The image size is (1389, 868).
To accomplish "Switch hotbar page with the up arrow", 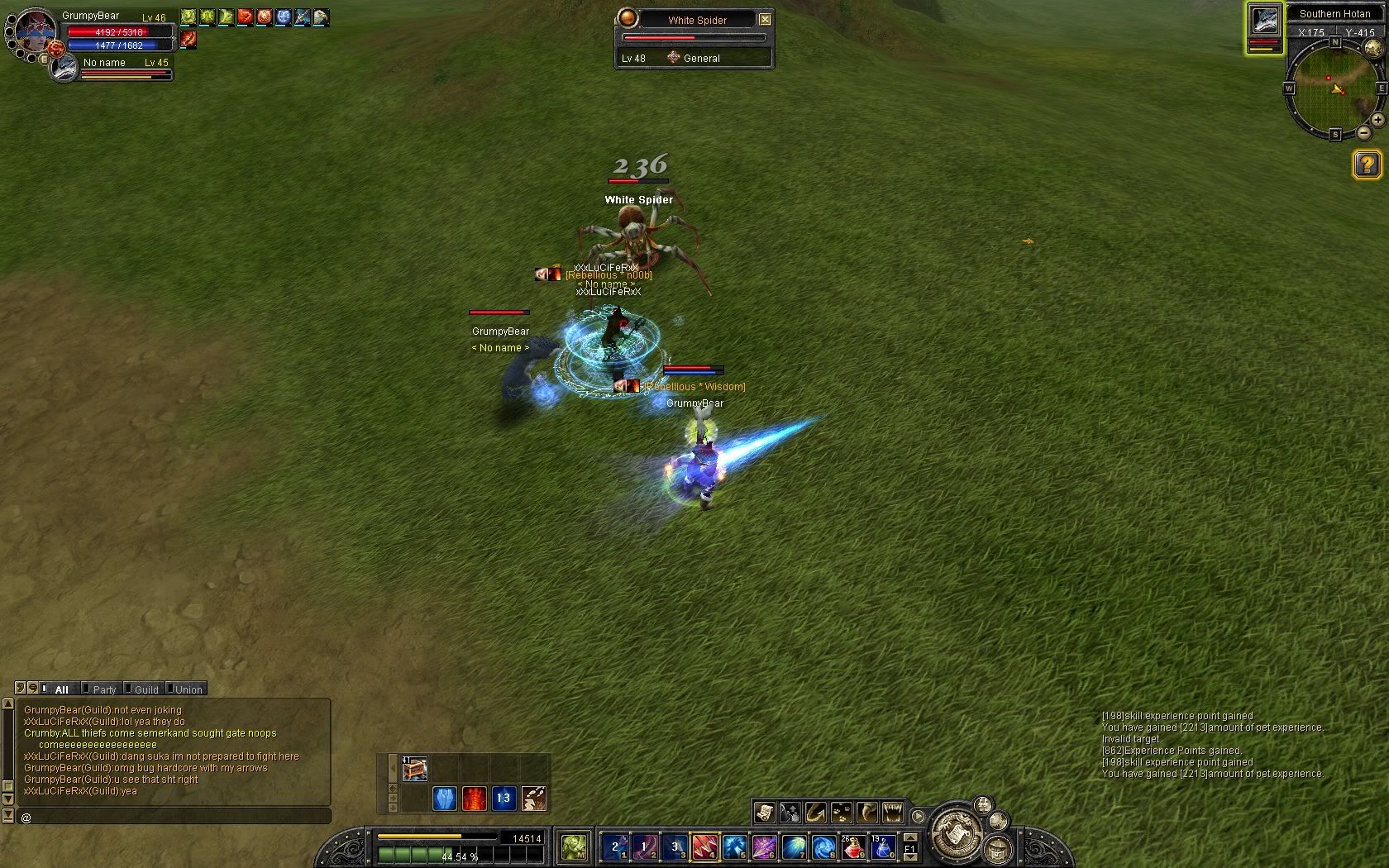I will tap(910, 838).
